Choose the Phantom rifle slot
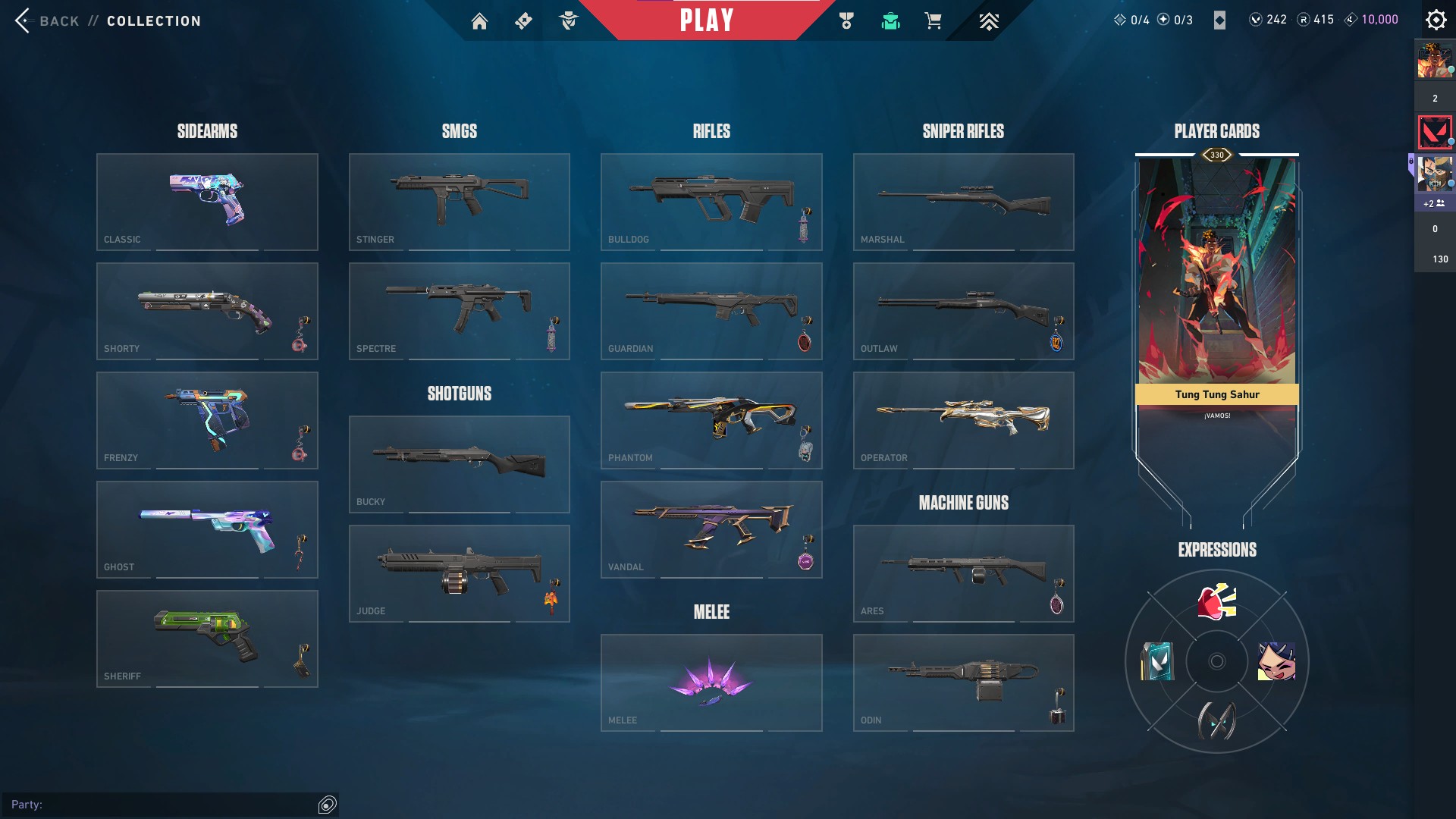1456x819 pixels. [x=711, y=420]
